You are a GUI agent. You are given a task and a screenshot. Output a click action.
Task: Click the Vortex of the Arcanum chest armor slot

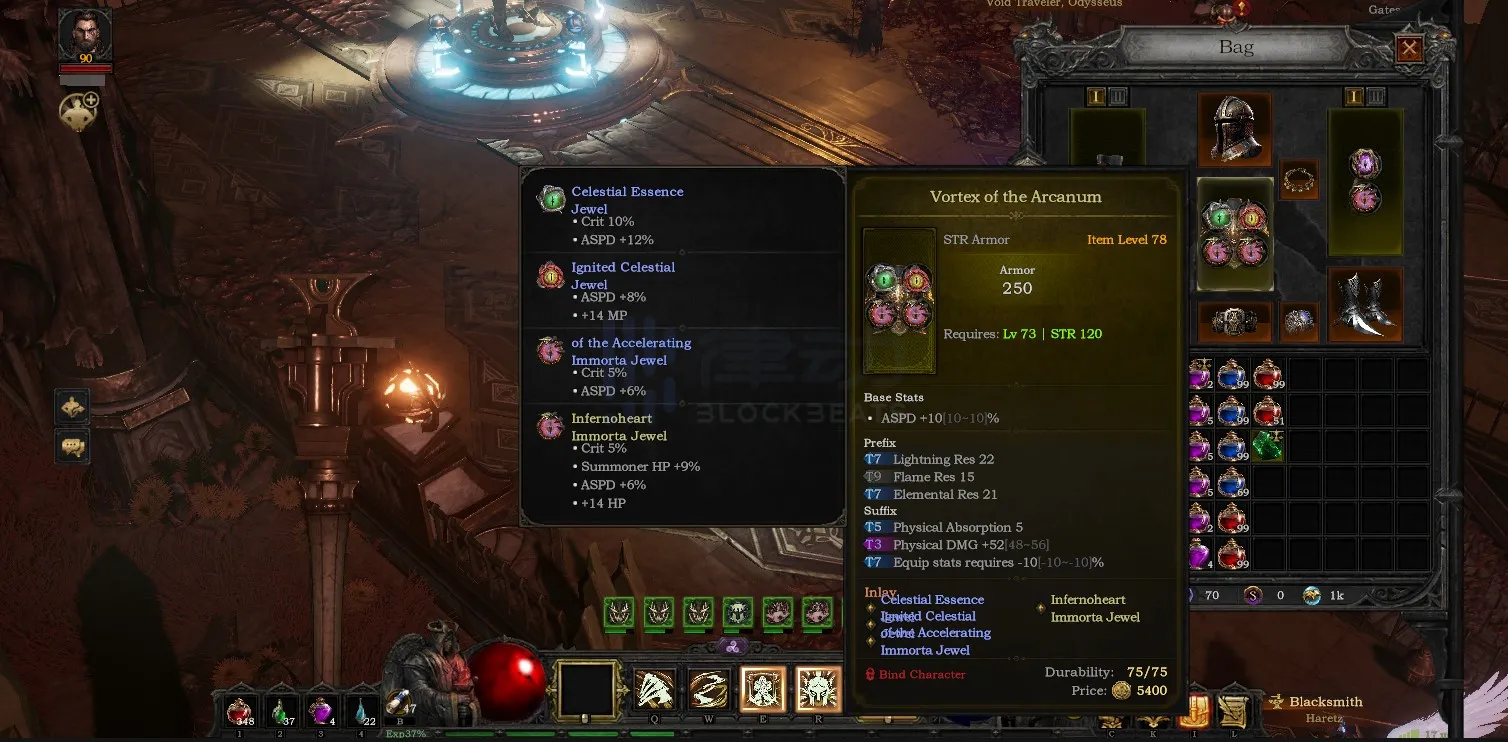coord(1235,235)
